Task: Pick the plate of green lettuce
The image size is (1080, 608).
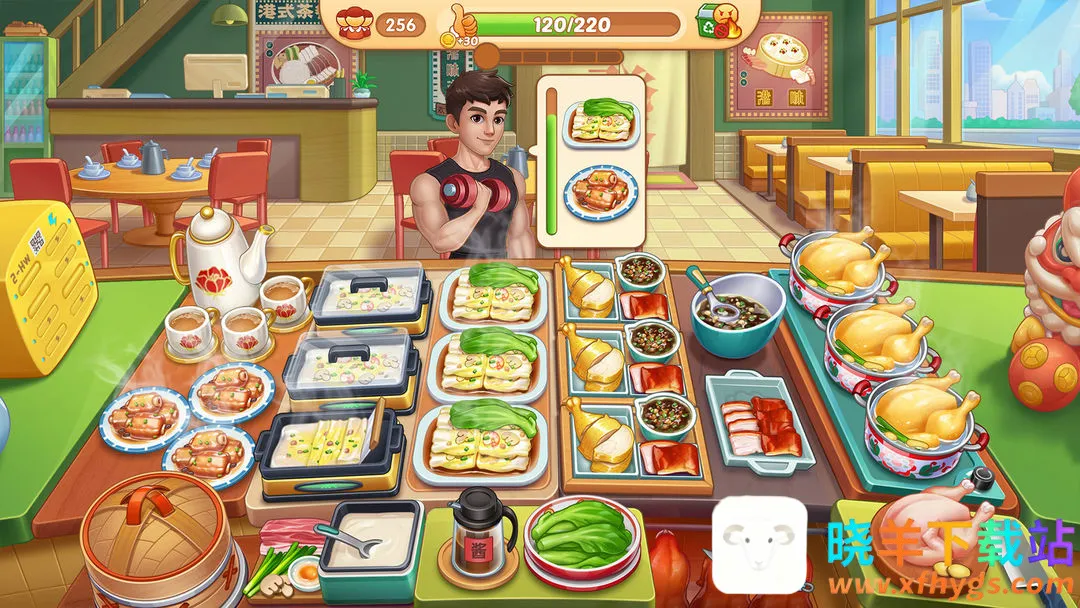Action: click(581, 541)
